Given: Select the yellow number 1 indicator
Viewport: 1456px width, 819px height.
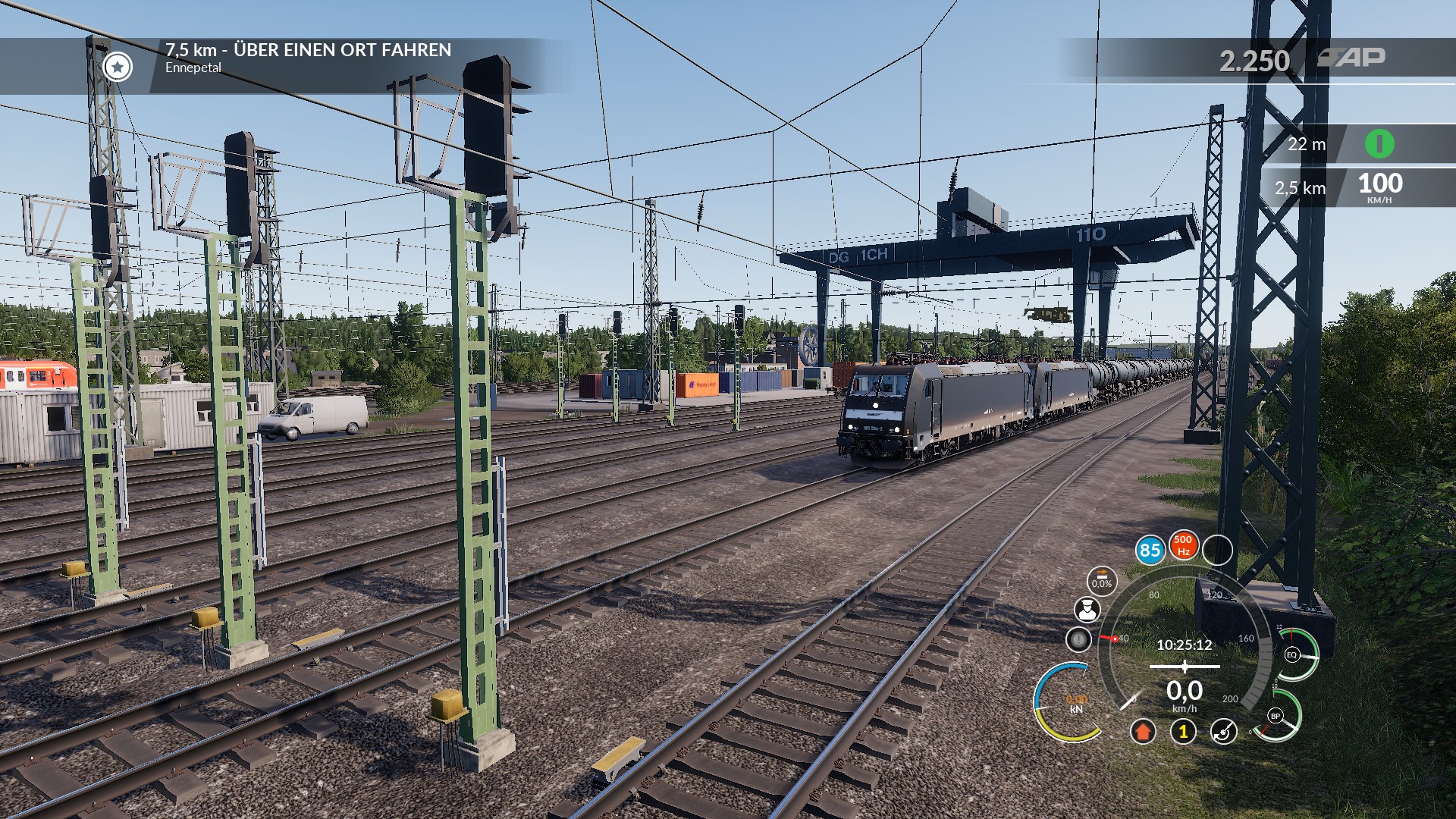Looking at the screenshot, I should pos(1183,731).
